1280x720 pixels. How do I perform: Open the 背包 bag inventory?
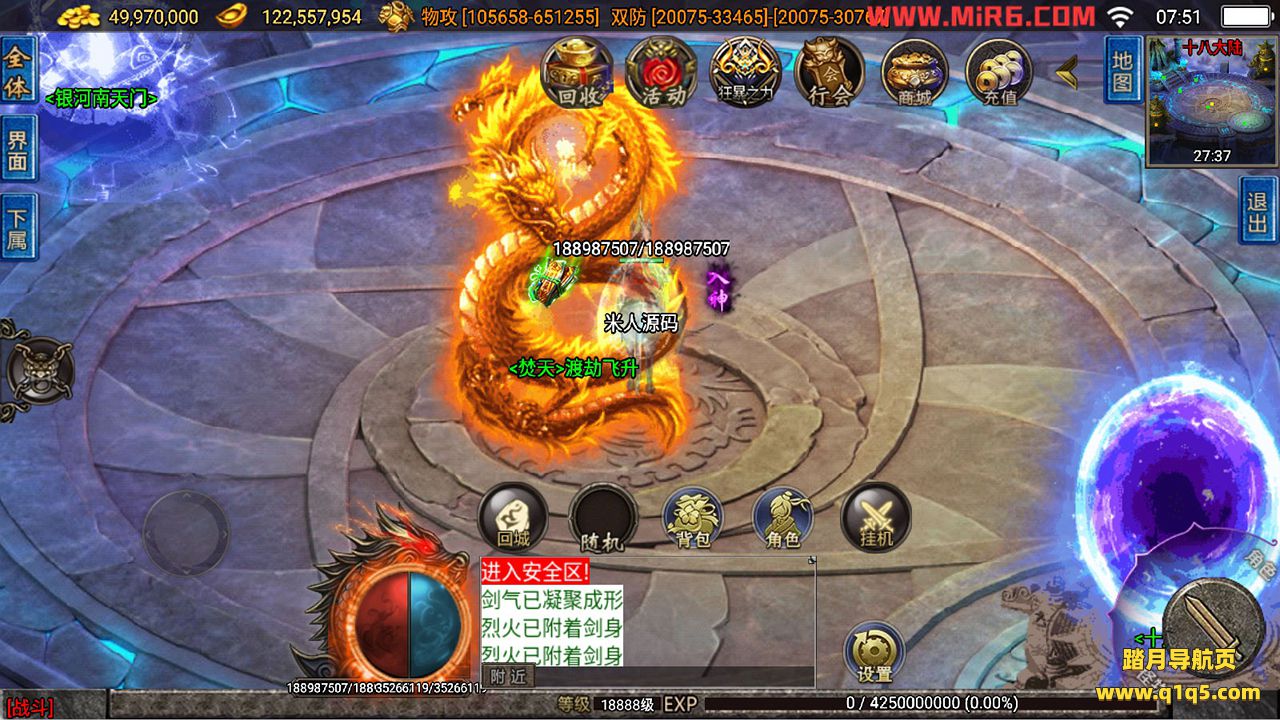coord(693,518)
